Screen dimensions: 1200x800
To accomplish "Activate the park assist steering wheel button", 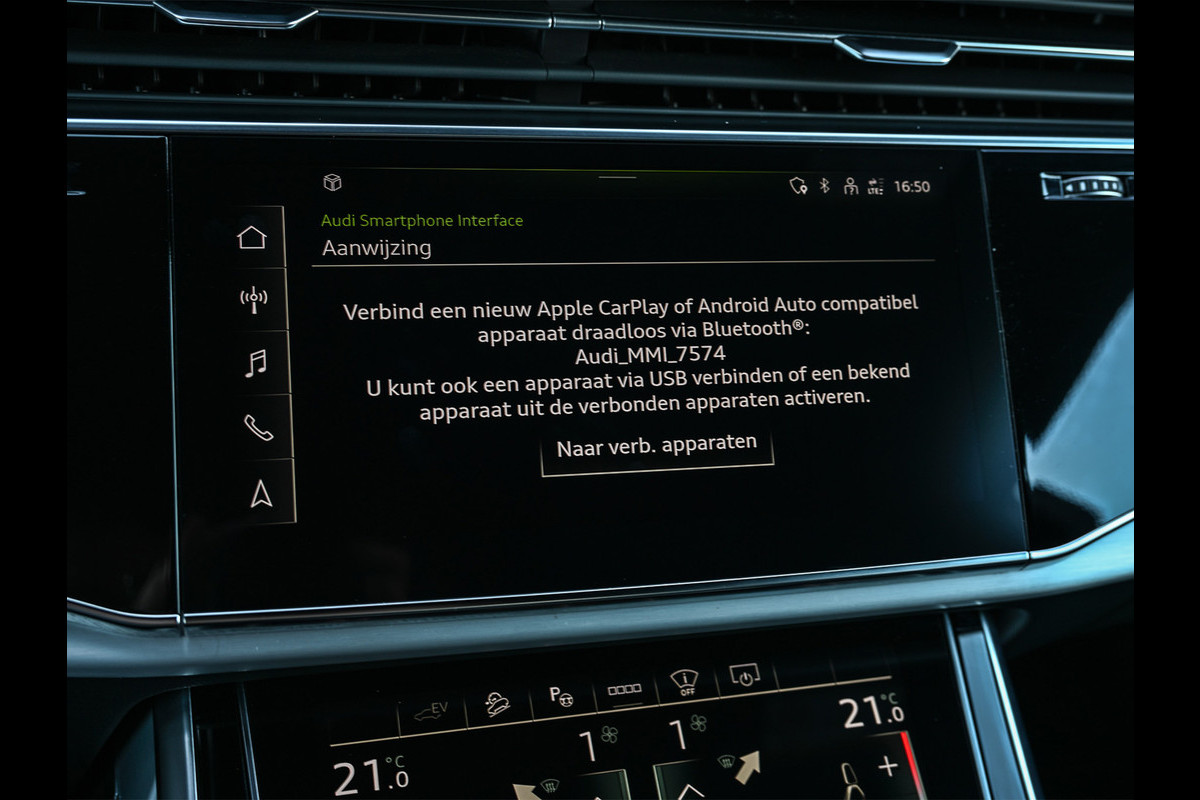I will click(560, 697).
